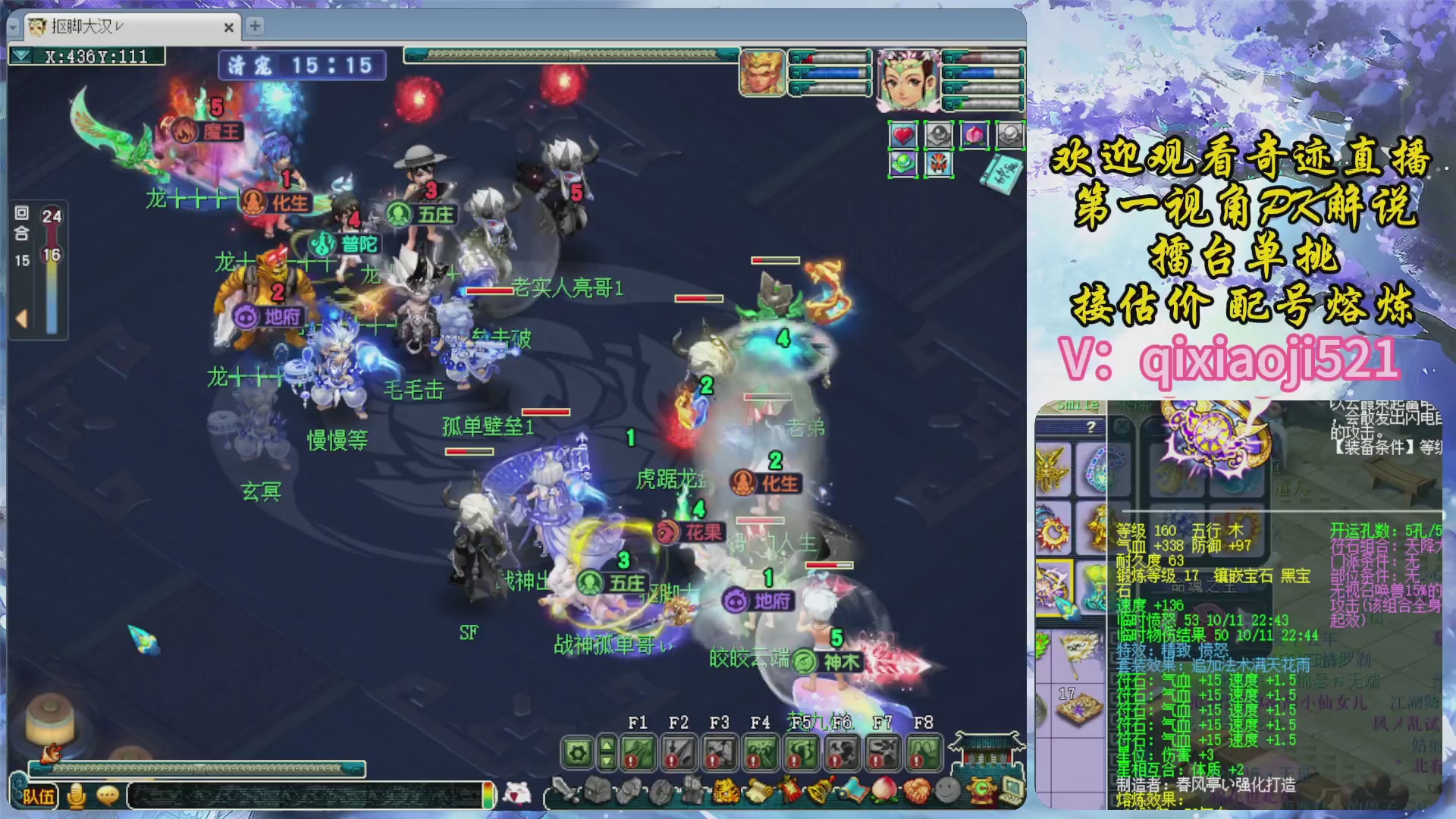This screenshot has height=819, width=1456.
Task: Open the teal guide book icon in the toolbar
Action: click(854, 791)
